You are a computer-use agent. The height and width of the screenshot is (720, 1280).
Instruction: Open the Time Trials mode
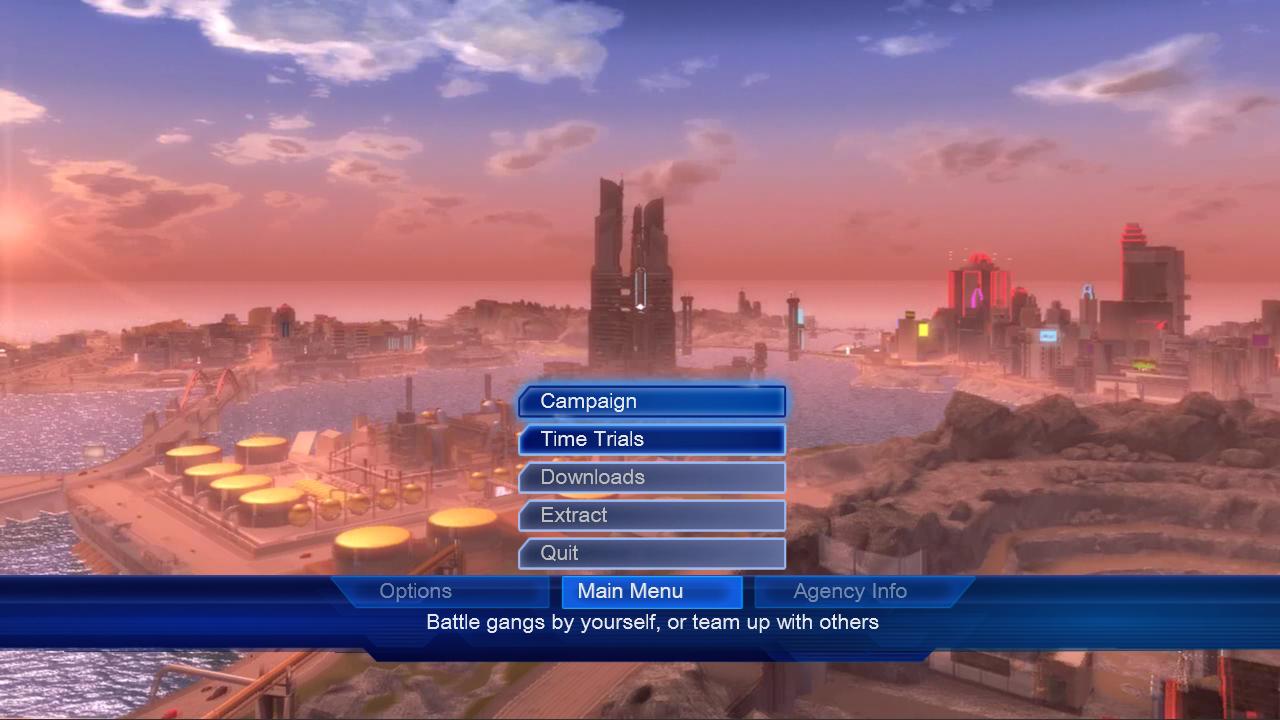pos(652,439)
